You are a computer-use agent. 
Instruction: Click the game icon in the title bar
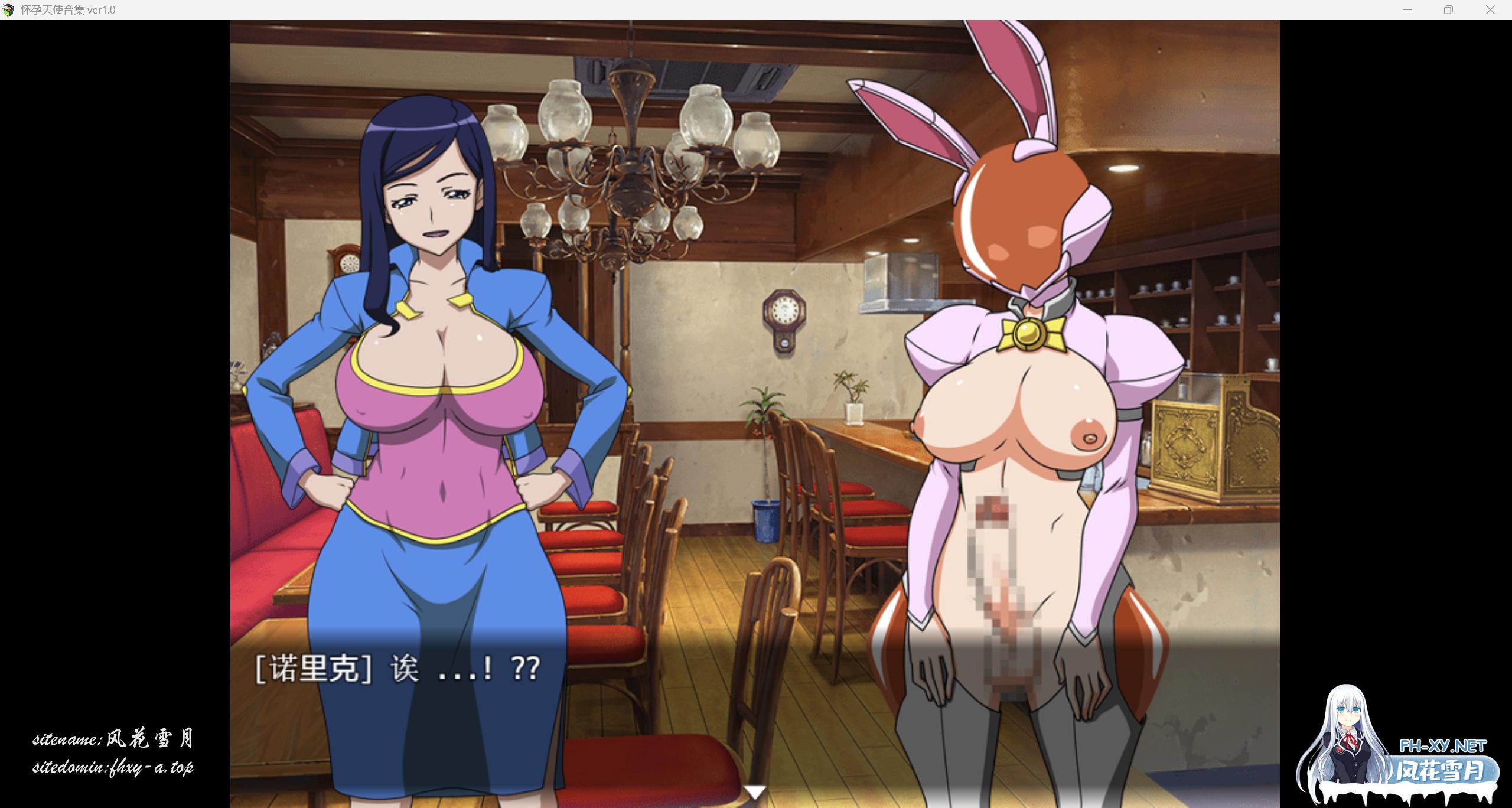pyautogui.click(x=9, y=9)
